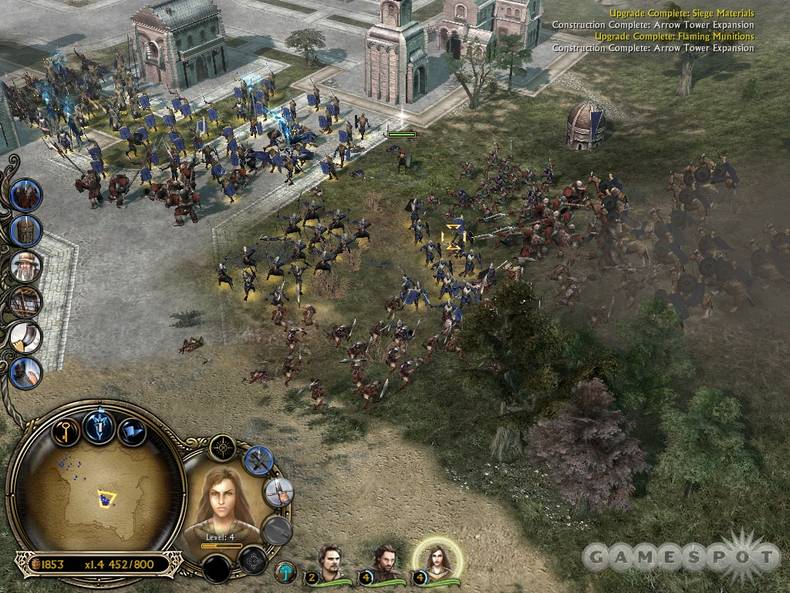Click the blue flag icon above the minimap
This screenshot has width=790, height=593.
pos(131,432)
